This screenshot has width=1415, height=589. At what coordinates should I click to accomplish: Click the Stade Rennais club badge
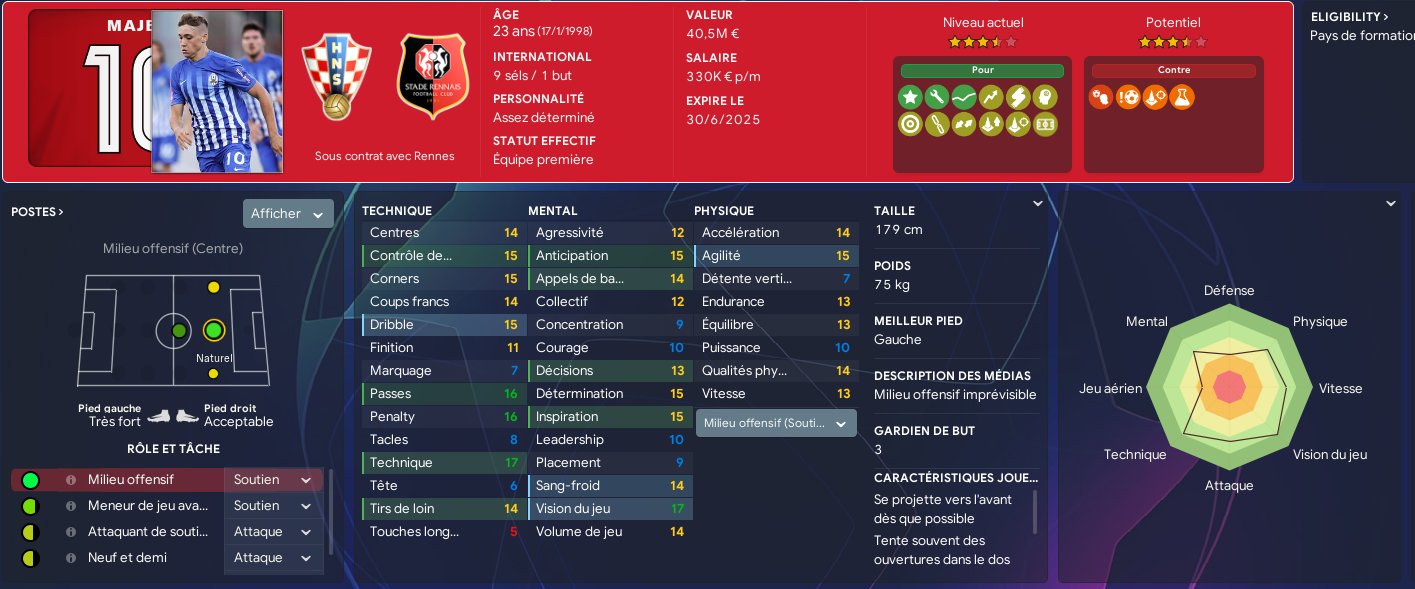(x=433, y=77)
